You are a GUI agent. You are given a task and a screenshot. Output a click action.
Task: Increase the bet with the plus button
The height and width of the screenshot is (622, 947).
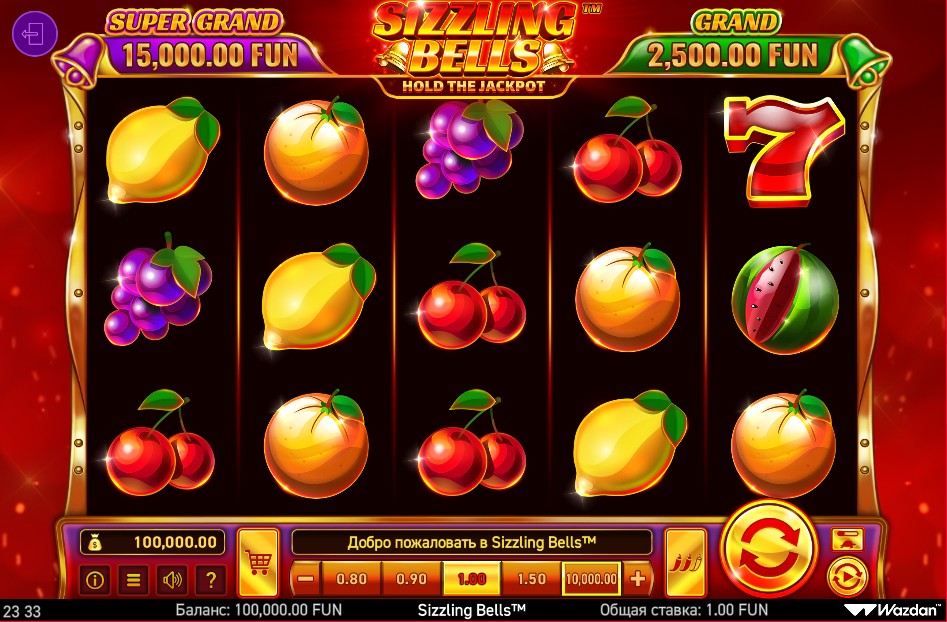tap(638, 578)
